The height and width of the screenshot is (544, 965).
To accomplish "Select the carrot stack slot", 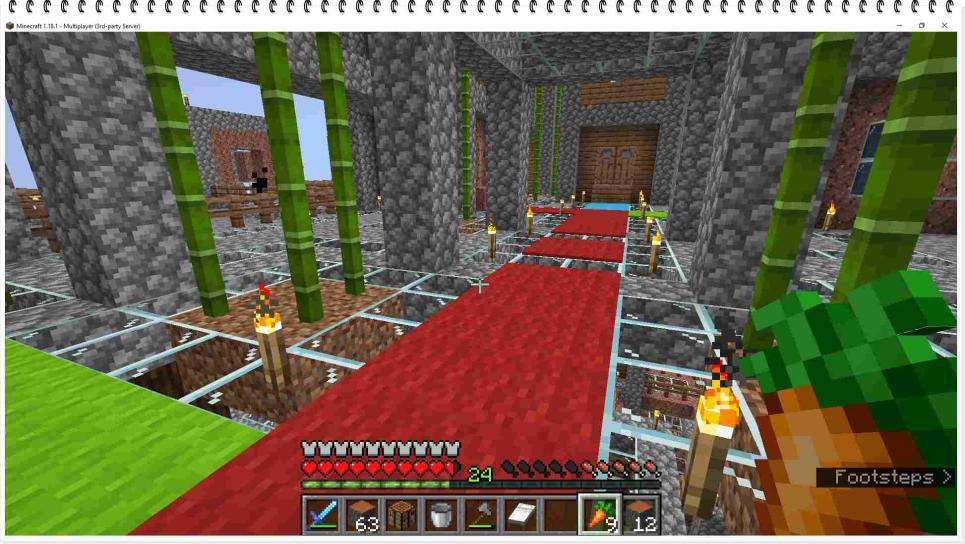I will tap(600, 514).
